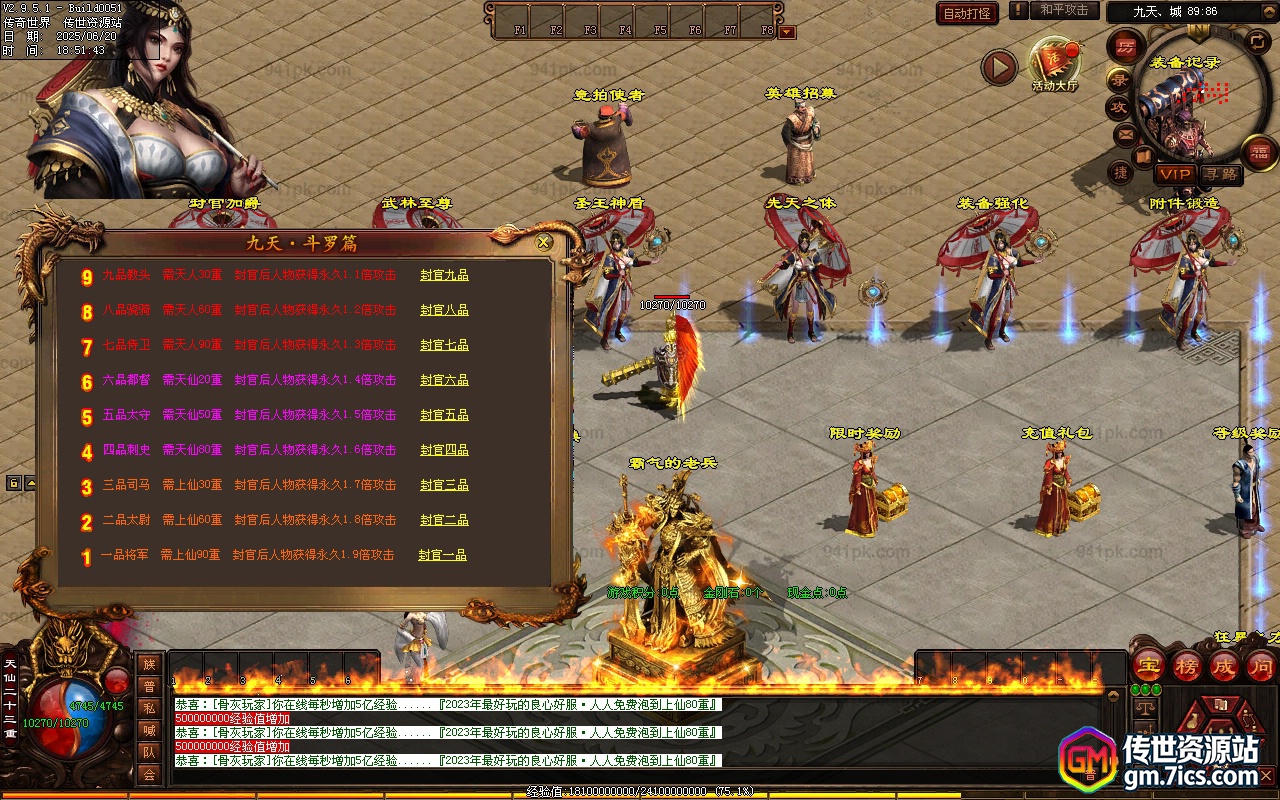Open the 活动大厅 event hall icon
This screenshot has height=800, width=1280.
[1055, 64]
